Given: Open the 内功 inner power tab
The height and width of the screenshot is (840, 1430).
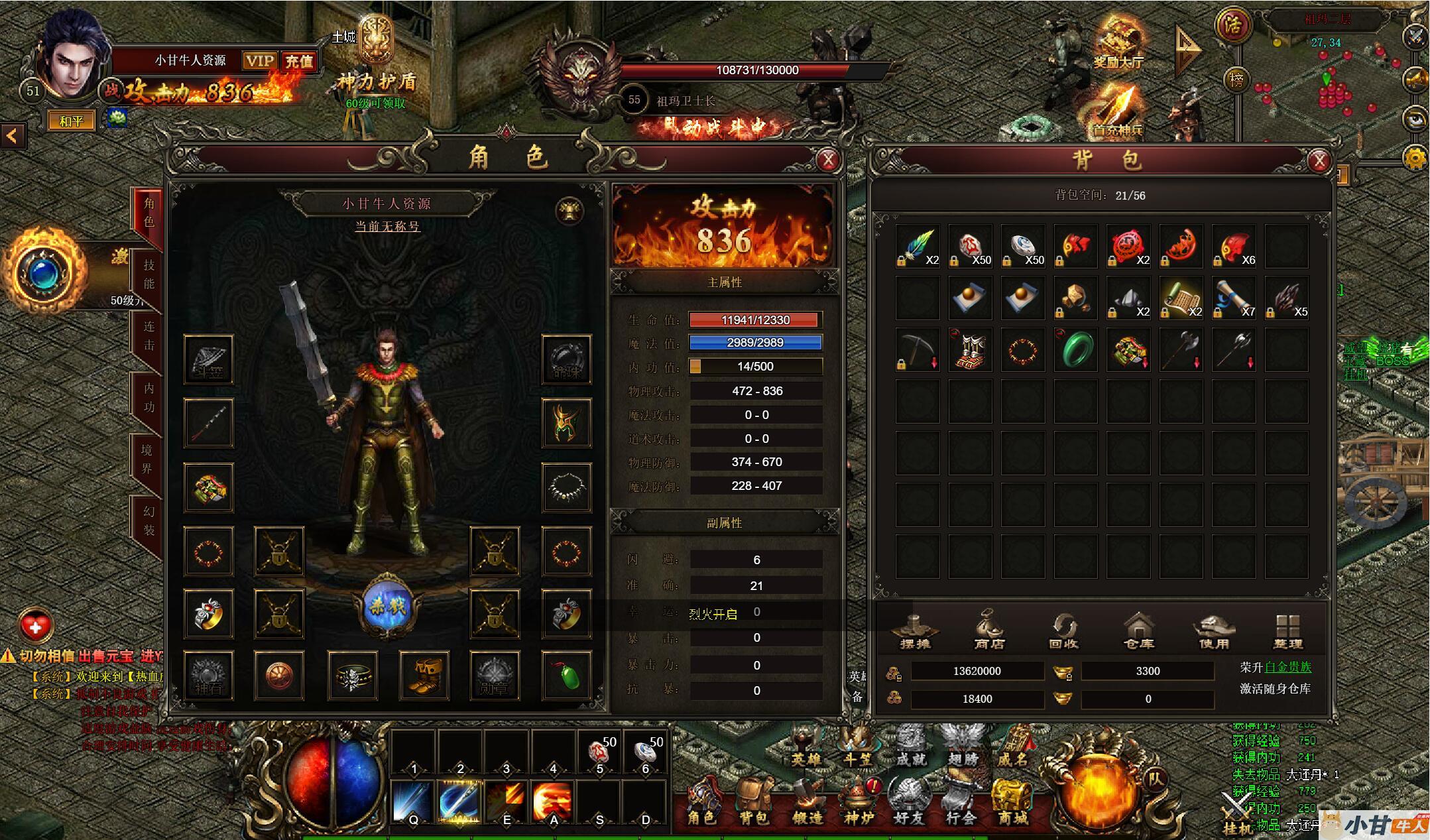Looking at the screenshot, I should (x=149, y=397).
